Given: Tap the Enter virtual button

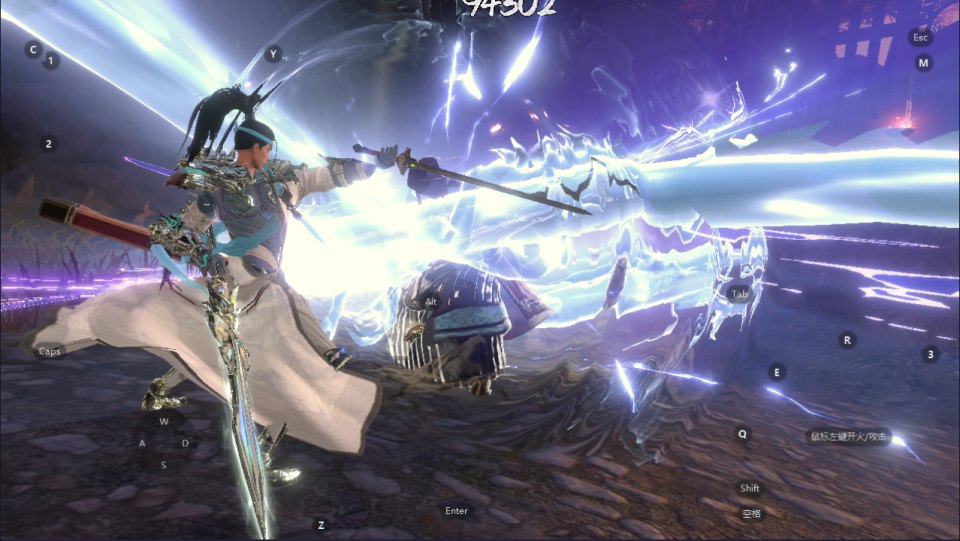Looking at the screenshot, I should point(456,511).
